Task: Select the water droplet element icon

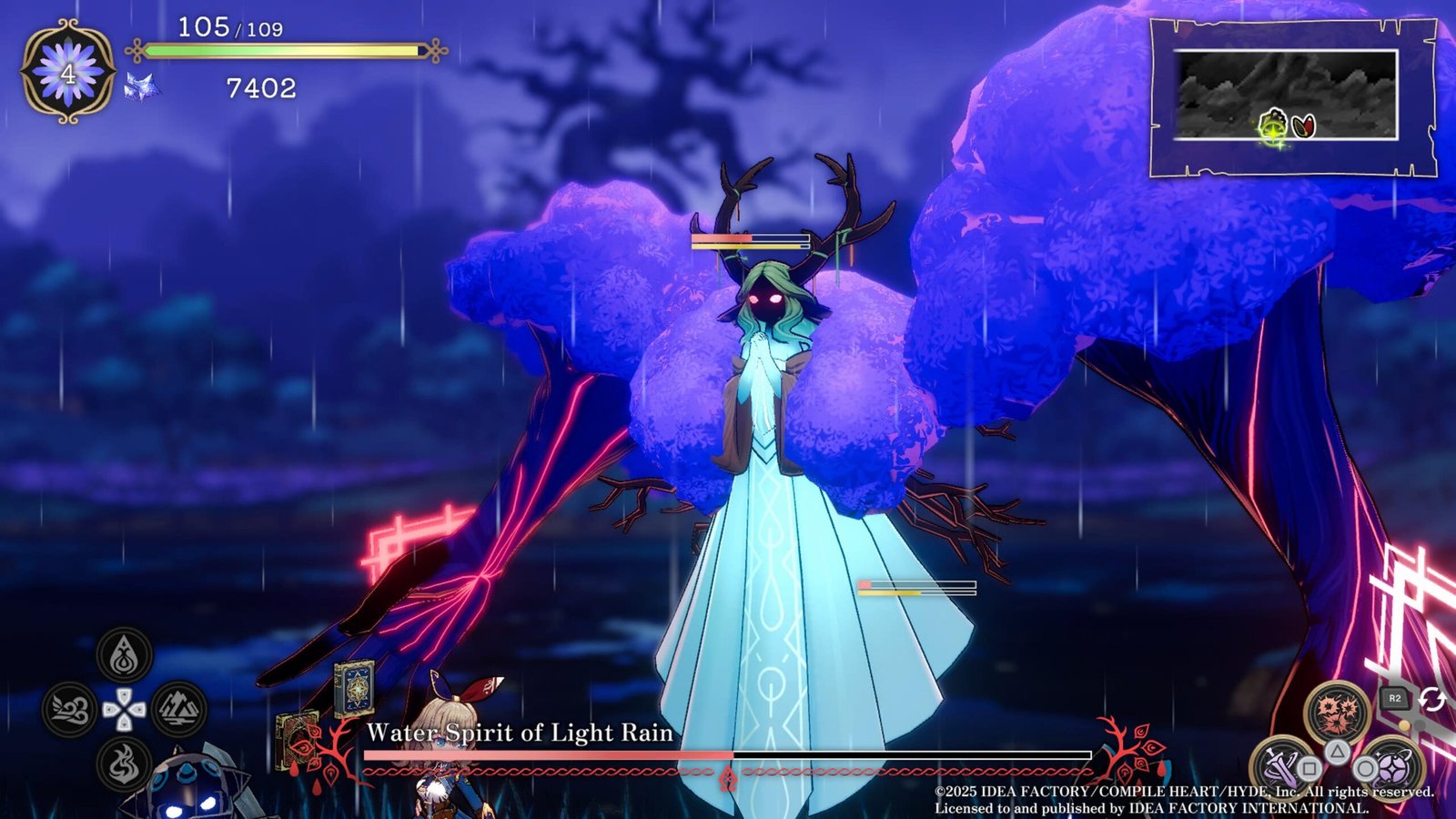Action: coord(125,655)
